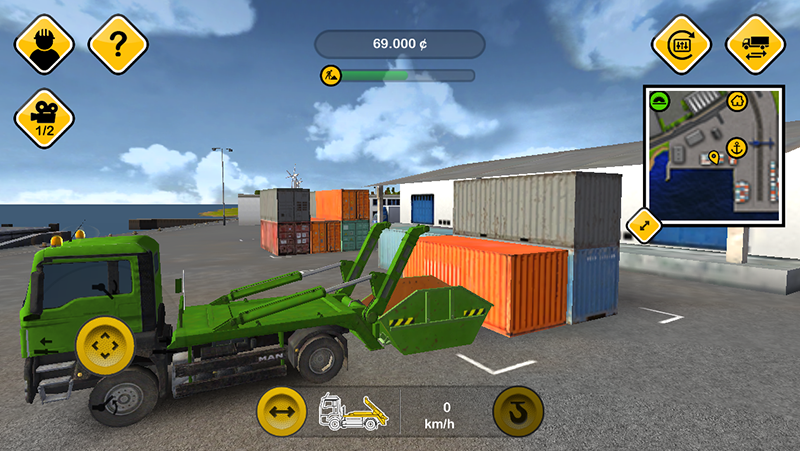Open the question mark help button
800x451 pixels.
tap(118, 43)
